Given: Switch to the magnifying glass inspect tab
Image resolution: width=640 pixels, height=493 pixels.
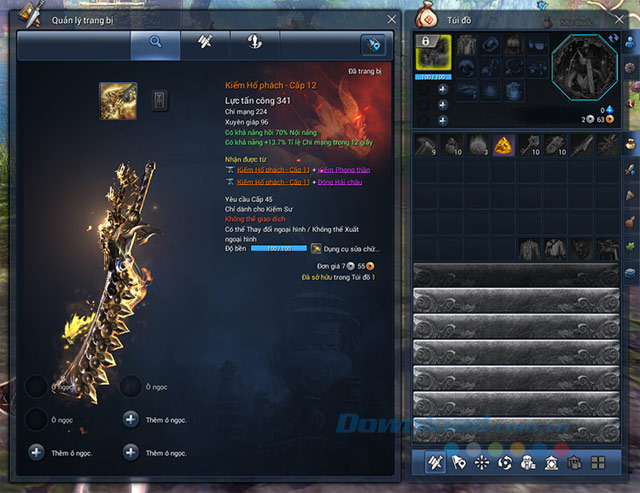Looking at the screenshot, I should click(155, 44).
